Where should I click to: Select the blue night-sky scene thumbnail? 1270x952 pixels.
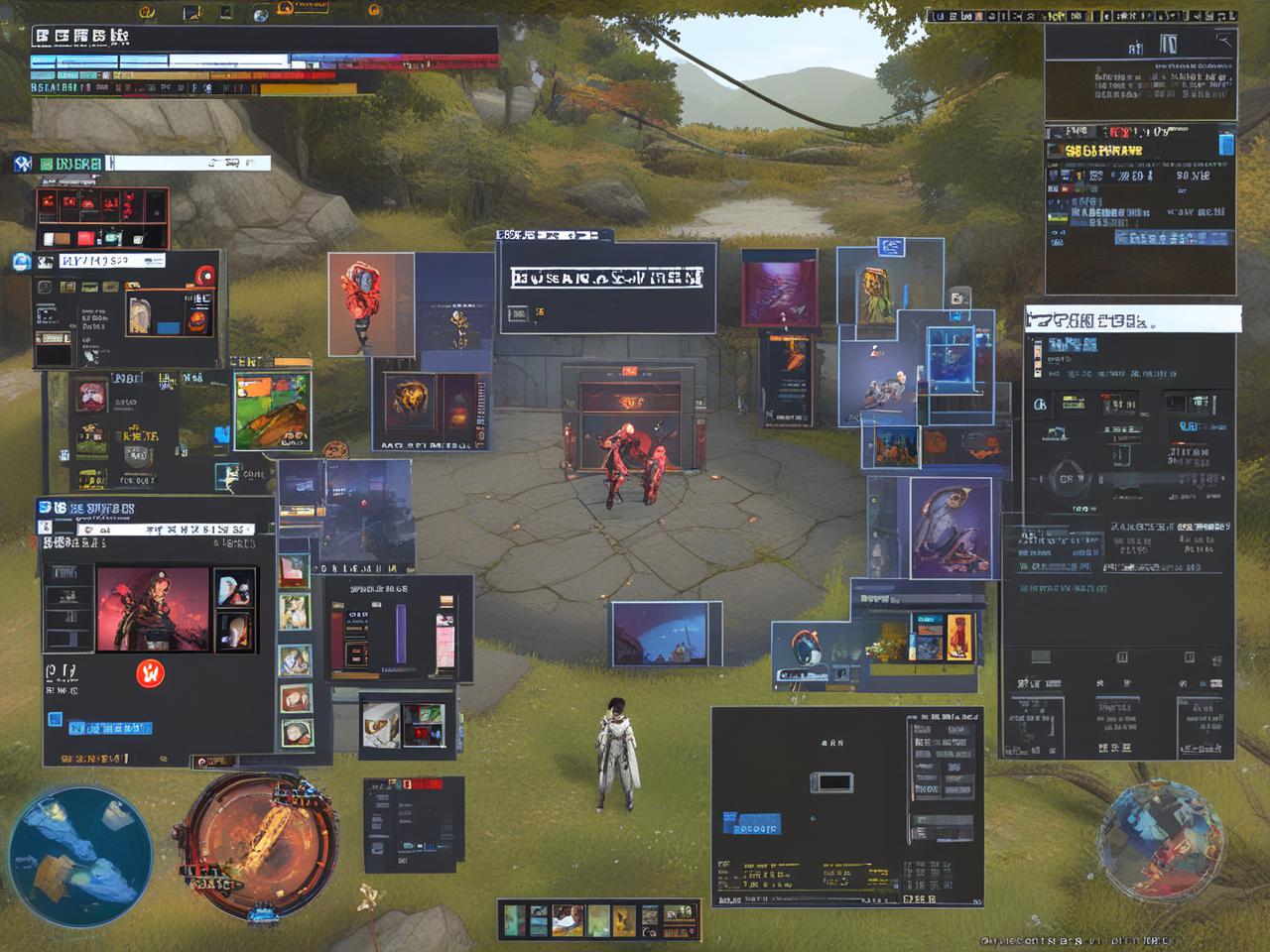pos(666,634)
